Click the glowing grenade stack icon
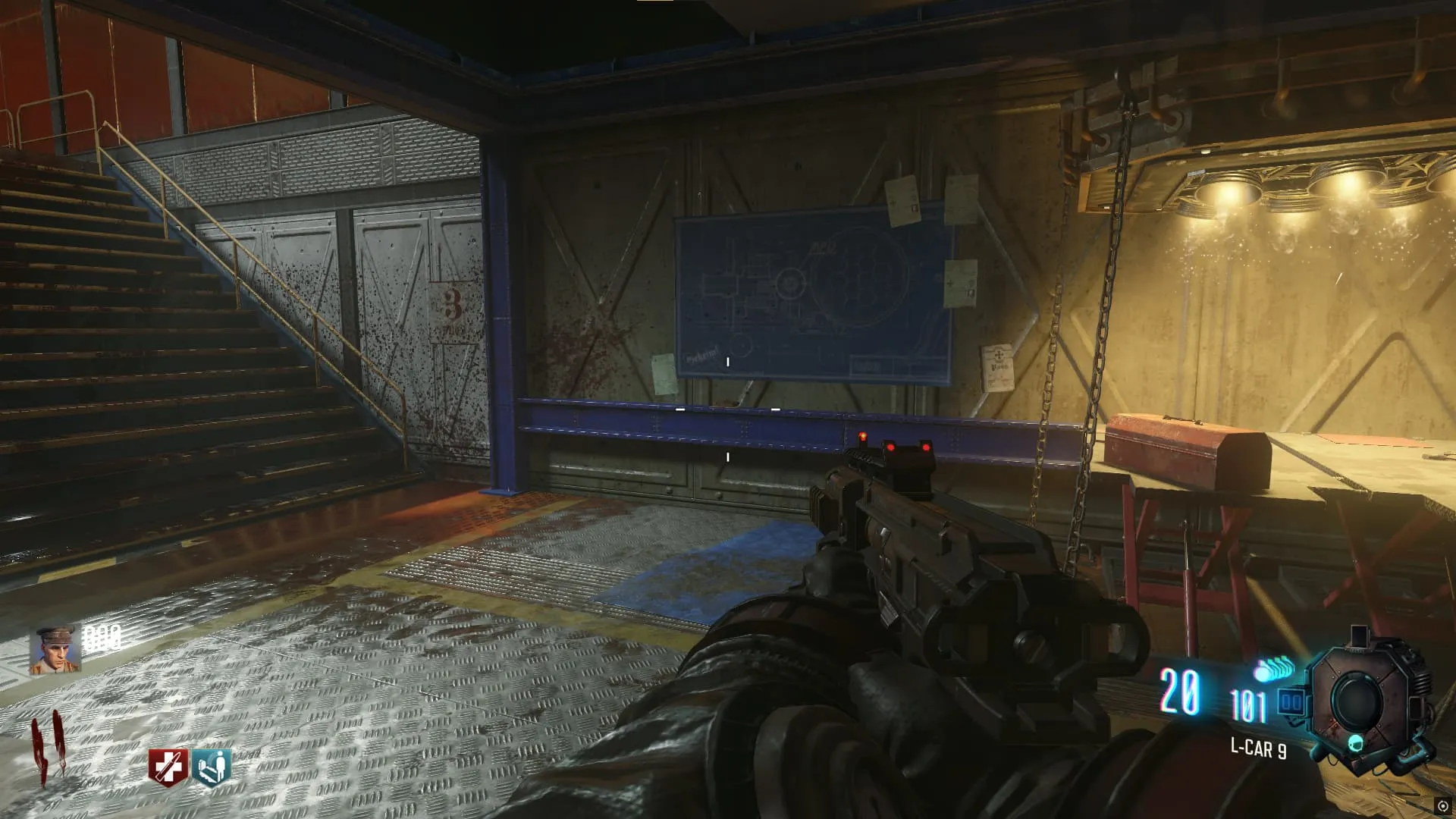Viewport: 1456px width, 819px height. click(1273, 670)
